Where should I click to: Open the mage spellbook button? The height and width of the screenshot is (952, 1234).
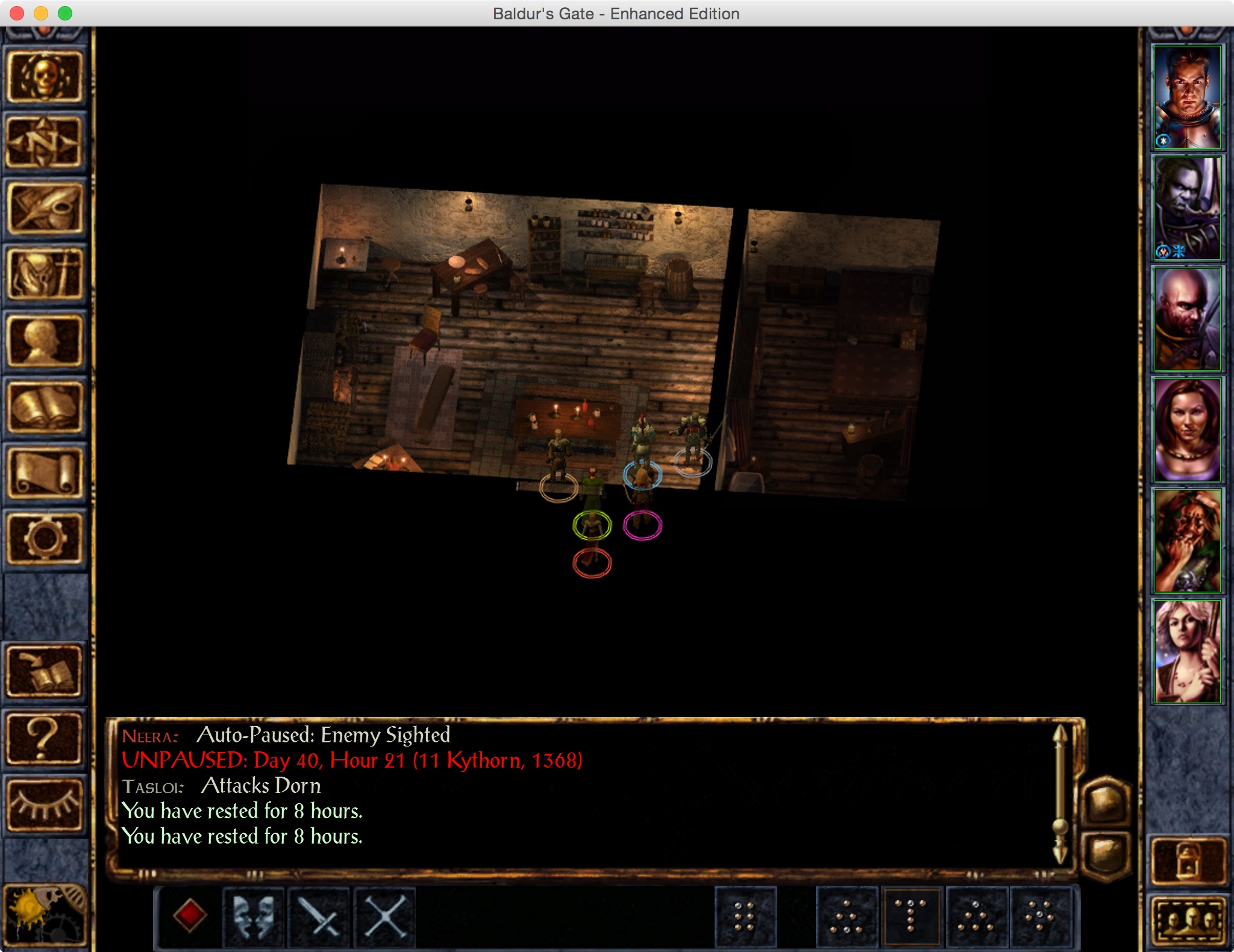45,407
